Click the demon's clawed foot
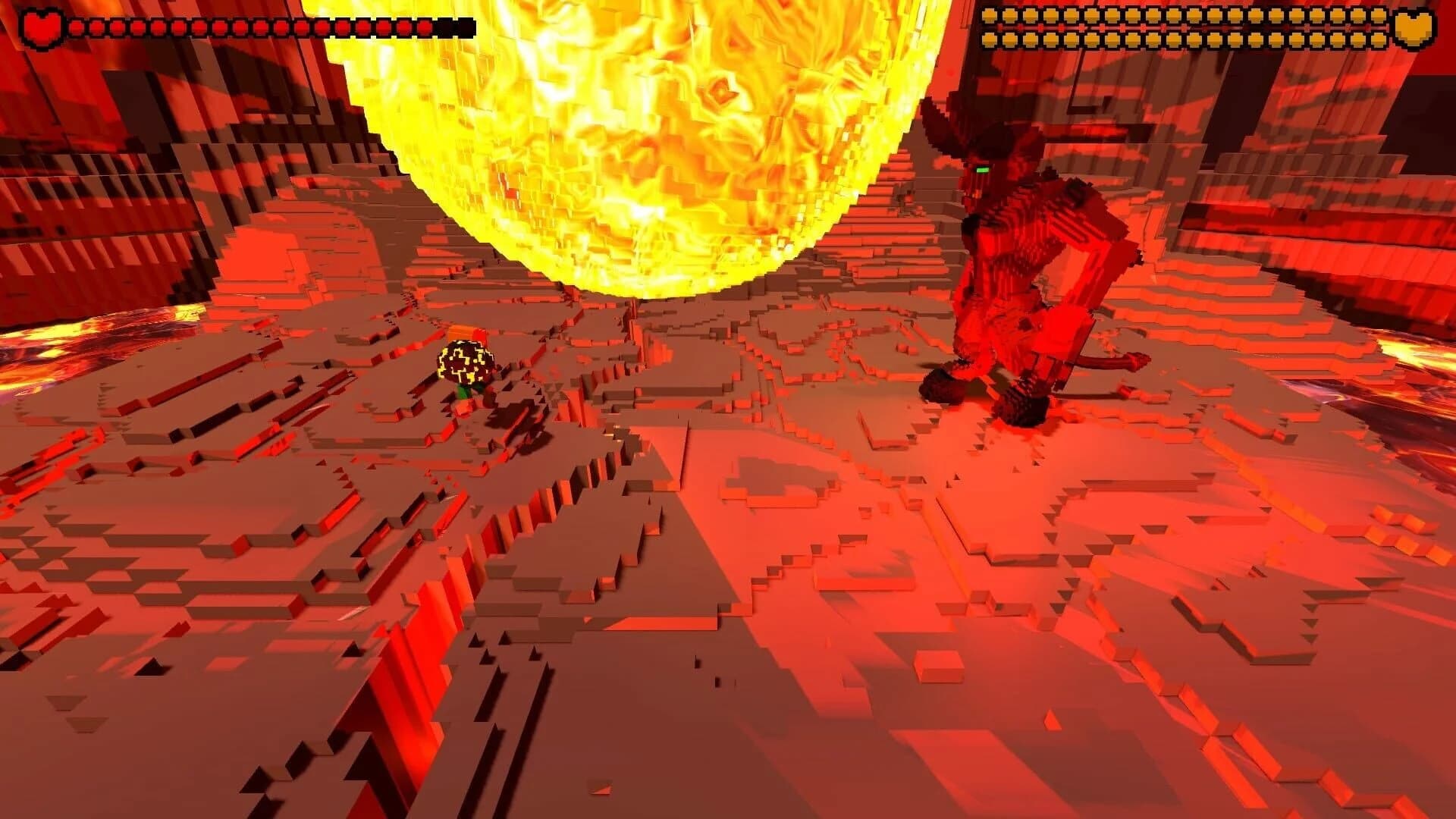Image resolution: width=1456 pixels, height=819 pixels. pyautogui.click(x=944, y=387)
